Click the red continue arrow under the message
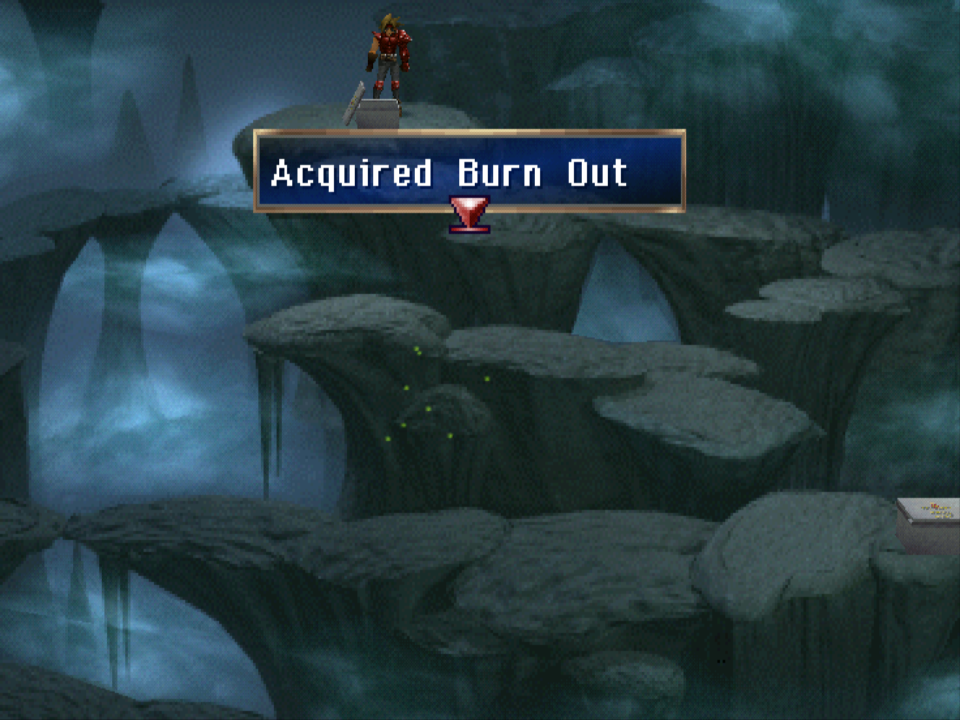This screenshot has width=960, height=720. (469, 214)
